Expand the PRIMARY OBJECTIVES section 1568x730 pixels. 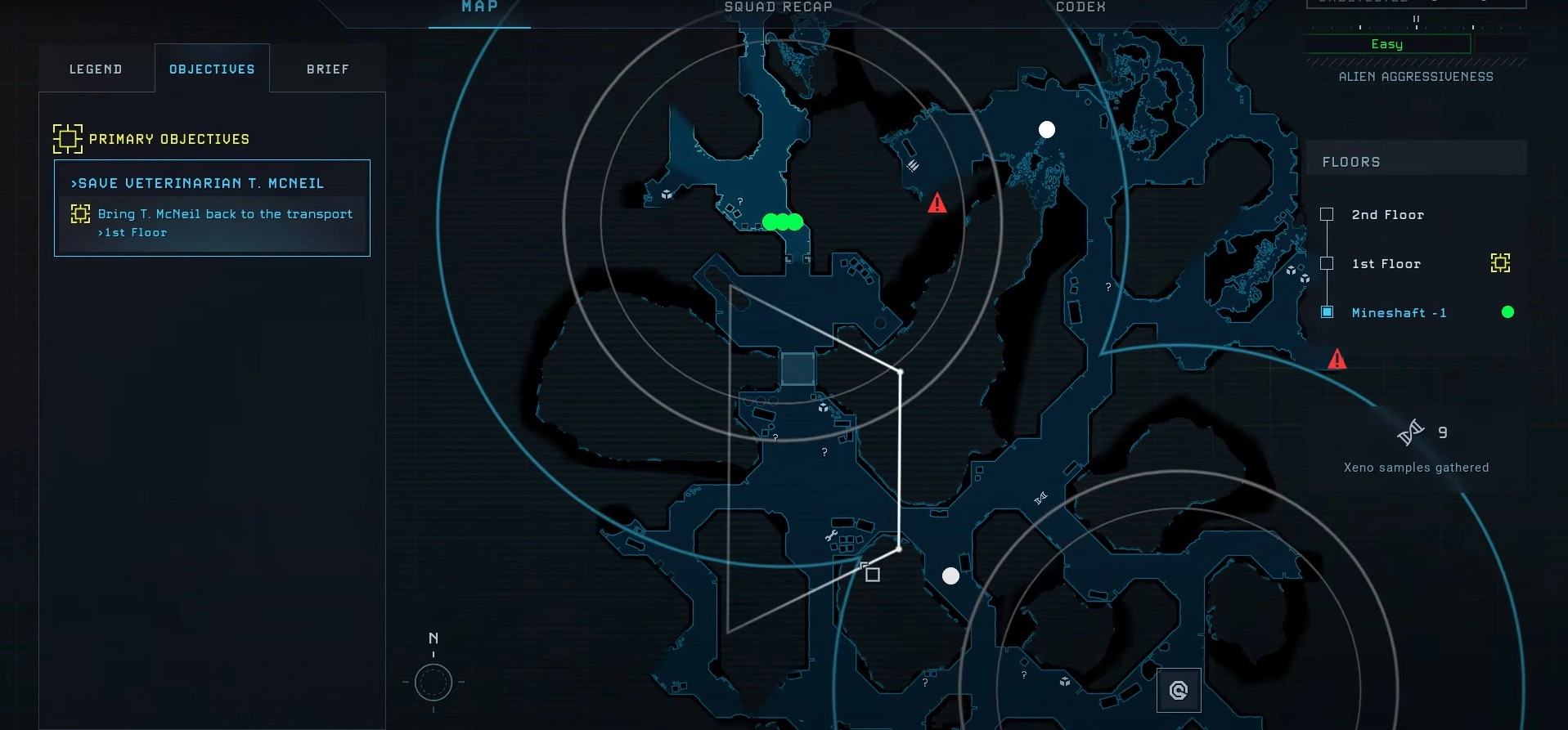click(169, 139)
